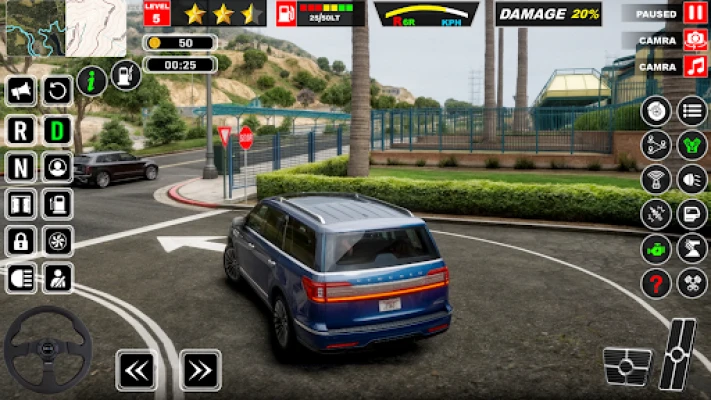
Task: Toggle music with the red note icon
Action: pos(695,66)
